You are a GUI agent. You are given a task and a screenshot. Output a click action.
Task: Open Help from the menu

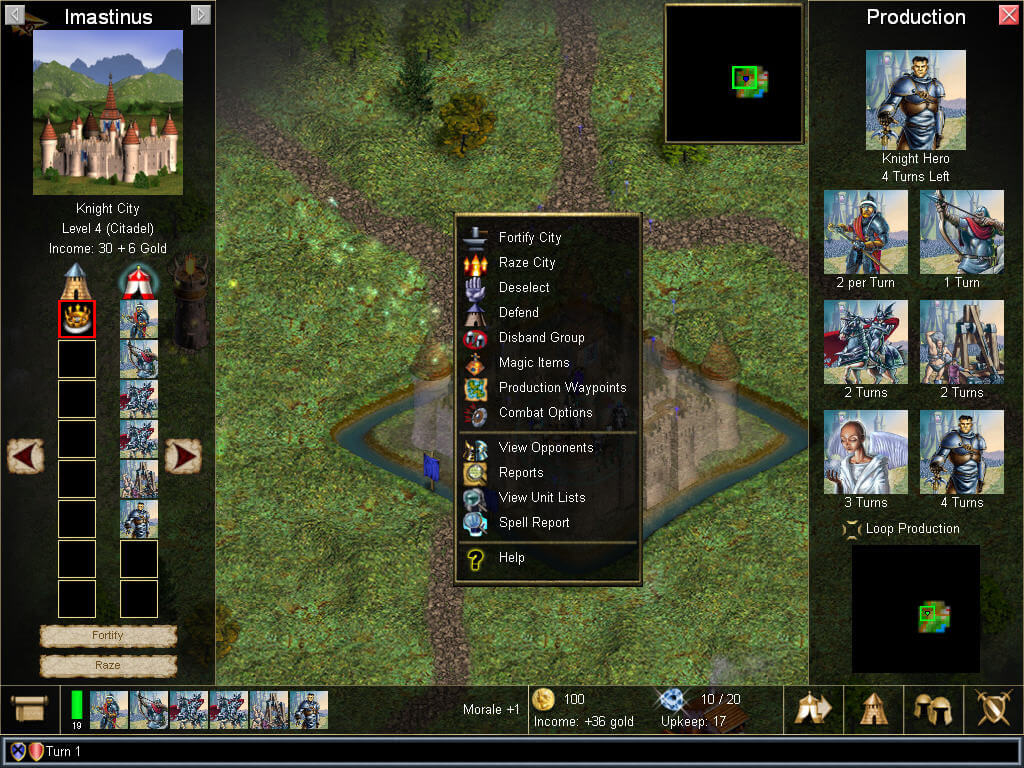[511, 558]
